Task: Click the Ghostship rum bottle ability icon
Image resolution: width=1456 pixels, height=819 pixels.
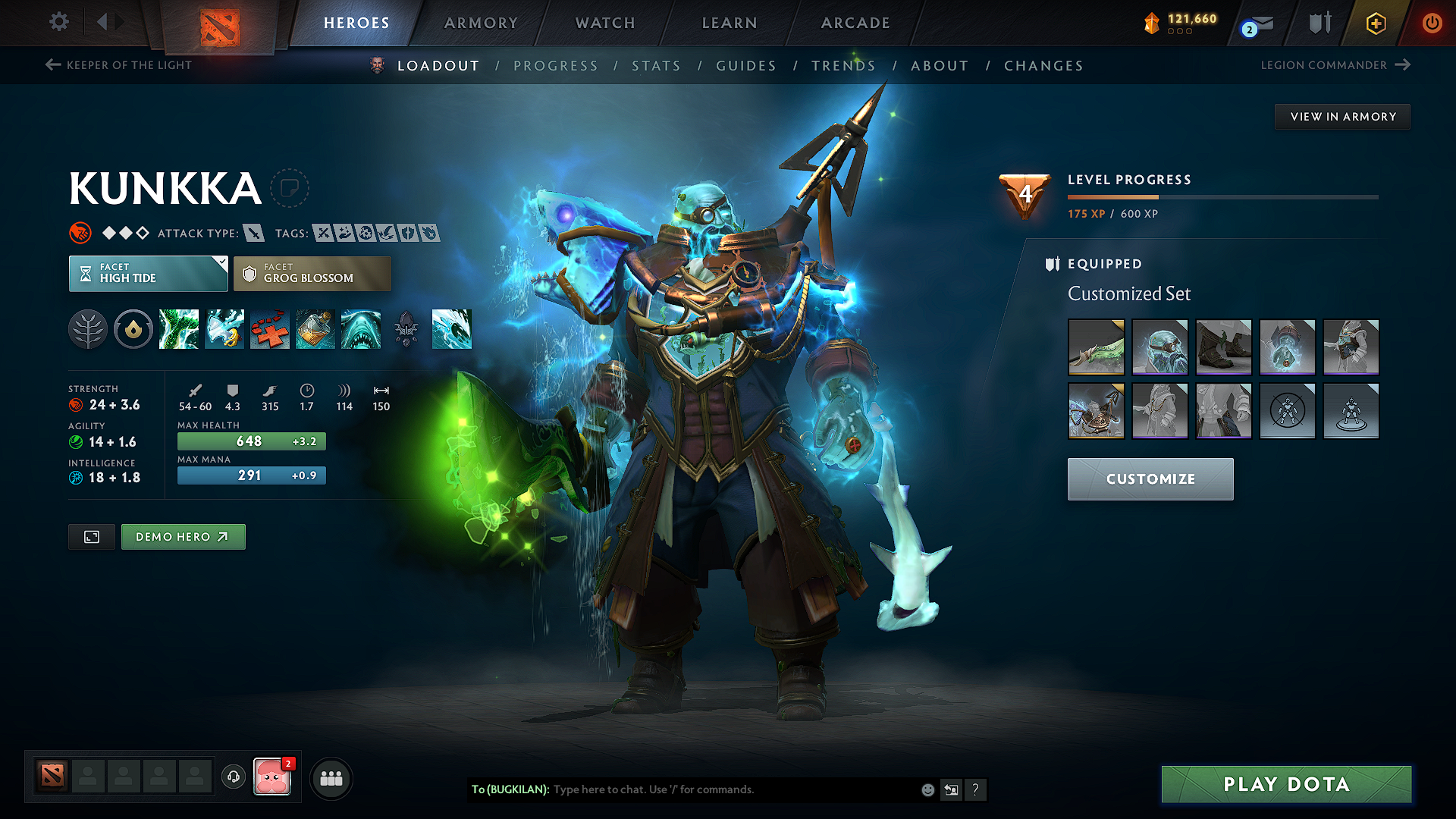Action: coord(315,329)
